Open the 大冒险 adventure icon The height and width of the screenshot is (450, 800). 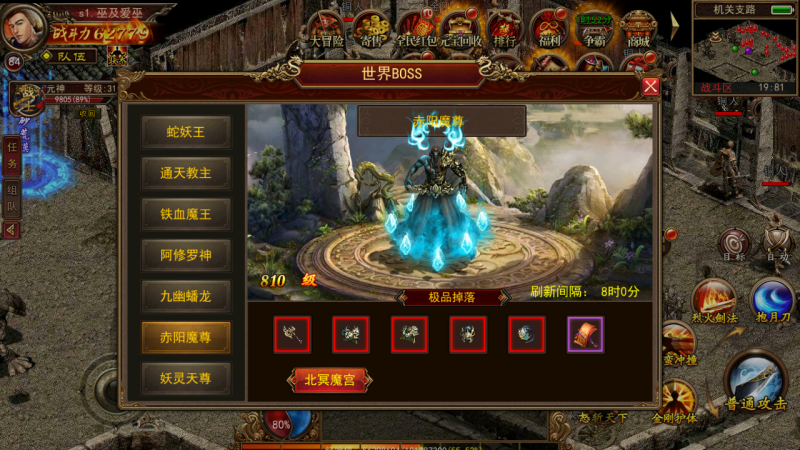[326, 29]
